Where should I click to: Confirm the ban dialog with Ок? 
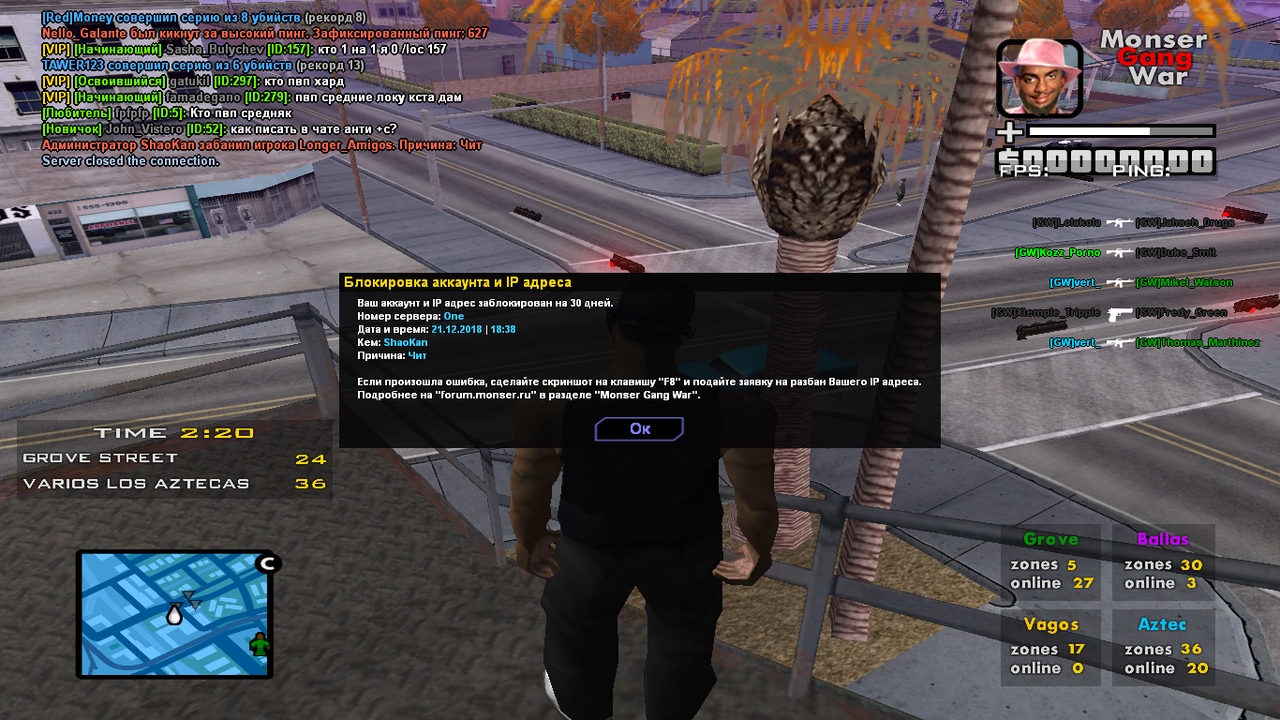click(639, 429)
